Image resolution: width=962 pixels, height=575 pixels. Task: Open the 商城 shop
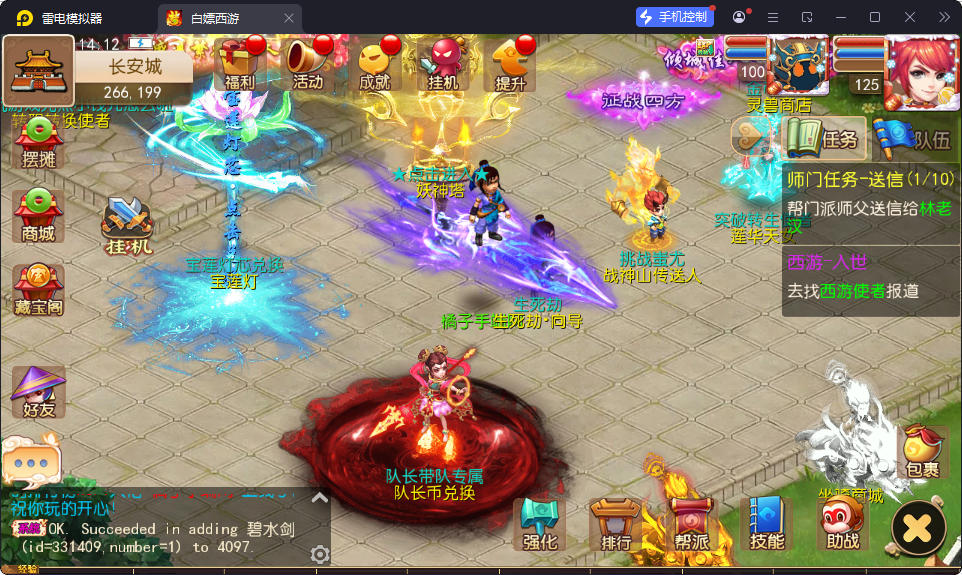point(38,215)
